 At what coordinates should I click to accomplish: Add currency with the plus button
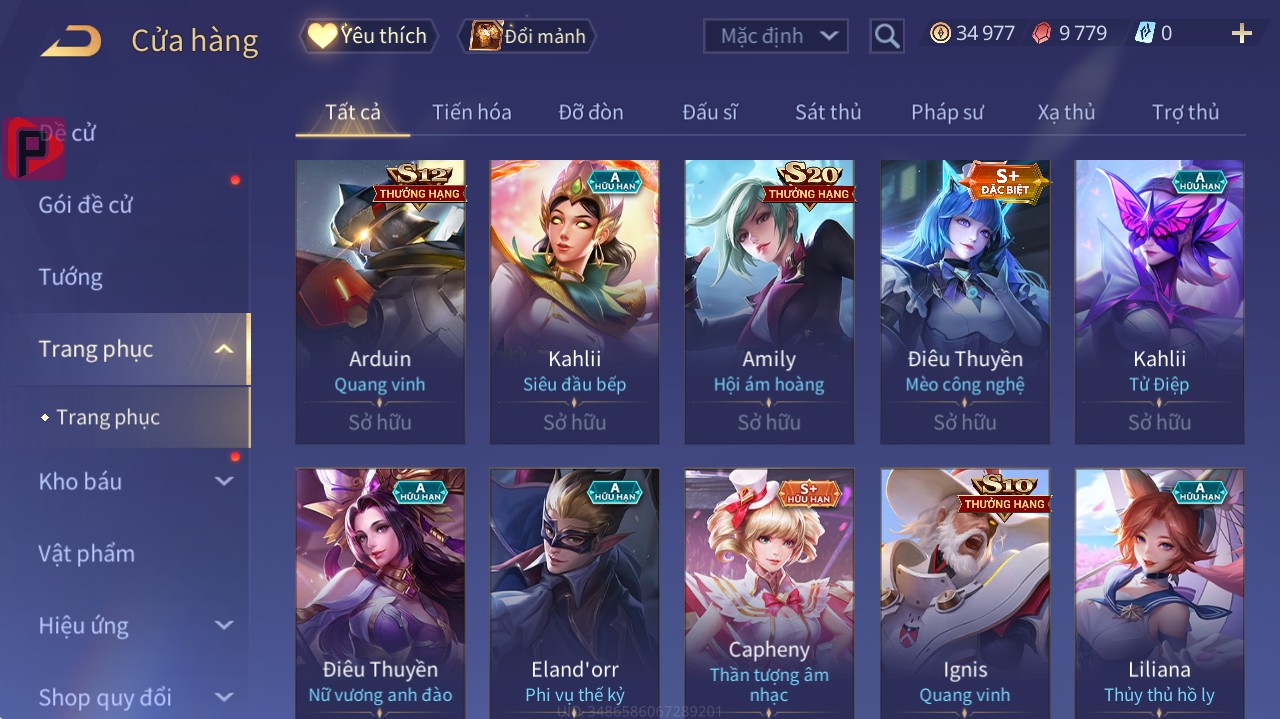[x=1241, y=34]
